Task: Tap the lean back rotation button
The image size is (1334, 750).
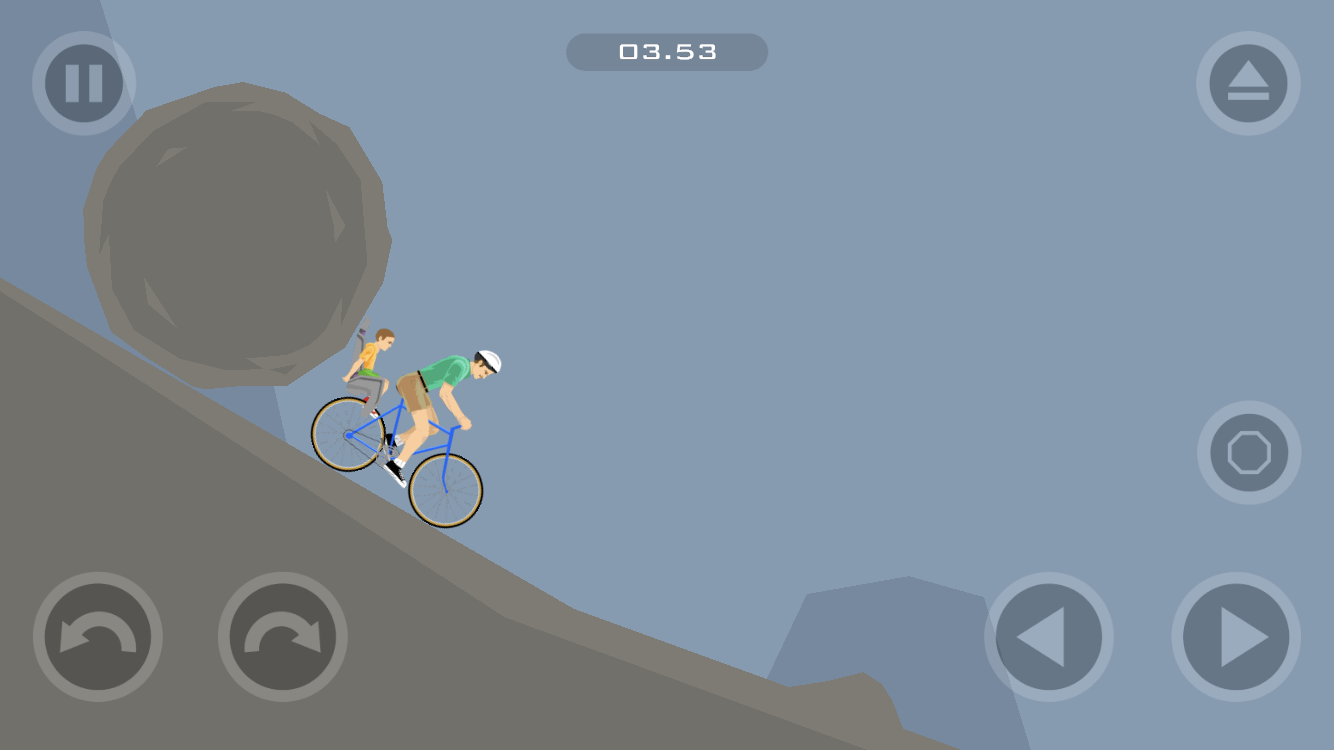Action: point(97,637)
